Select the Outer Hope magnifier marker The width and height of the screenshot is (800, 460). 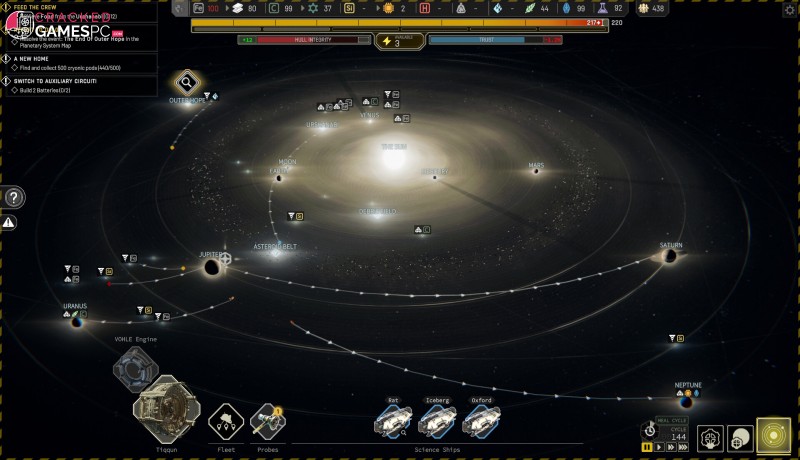click(x=186, y=83)
